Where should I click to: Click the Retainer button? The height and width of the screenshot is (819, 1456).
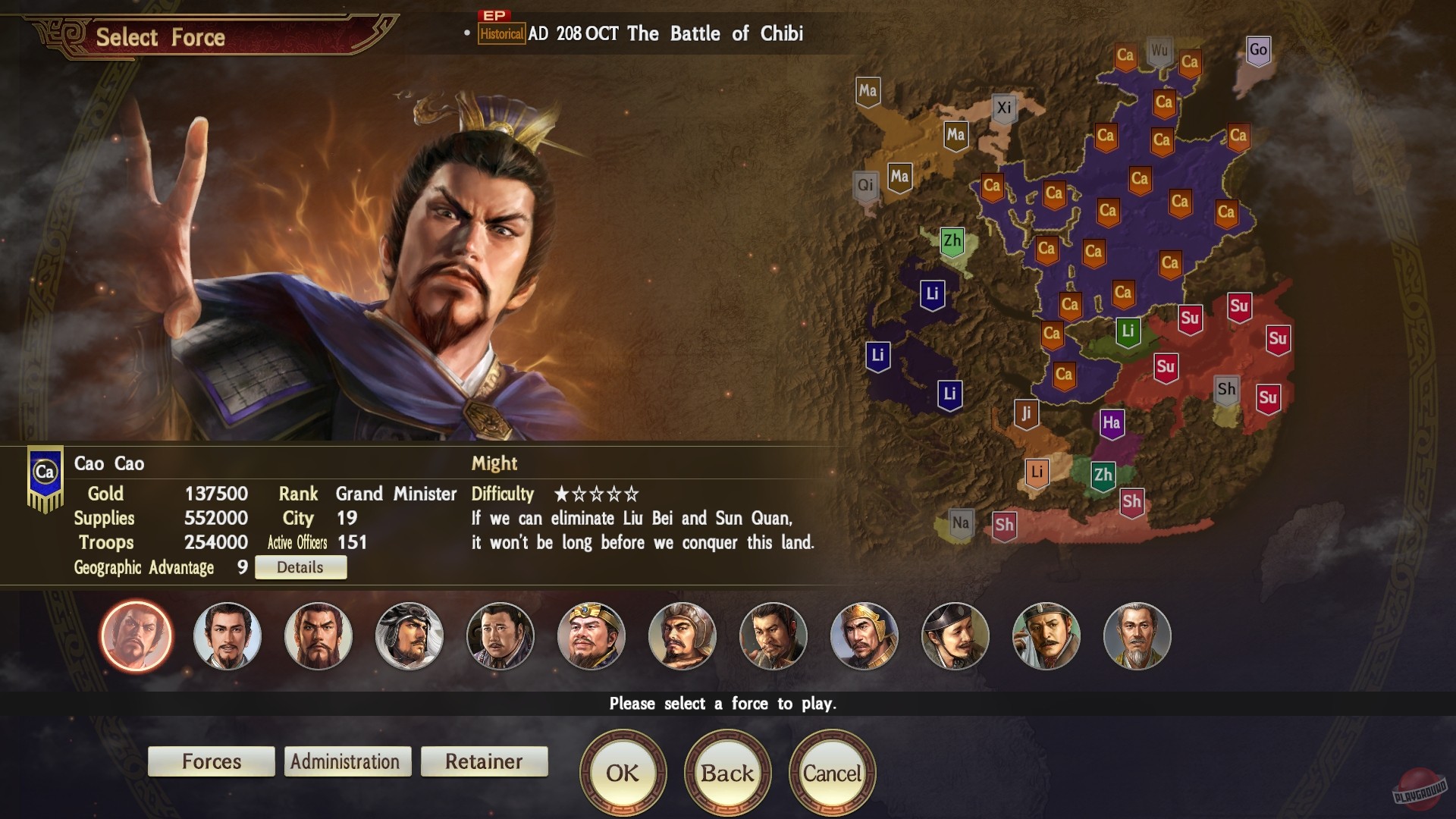[483, 761]
